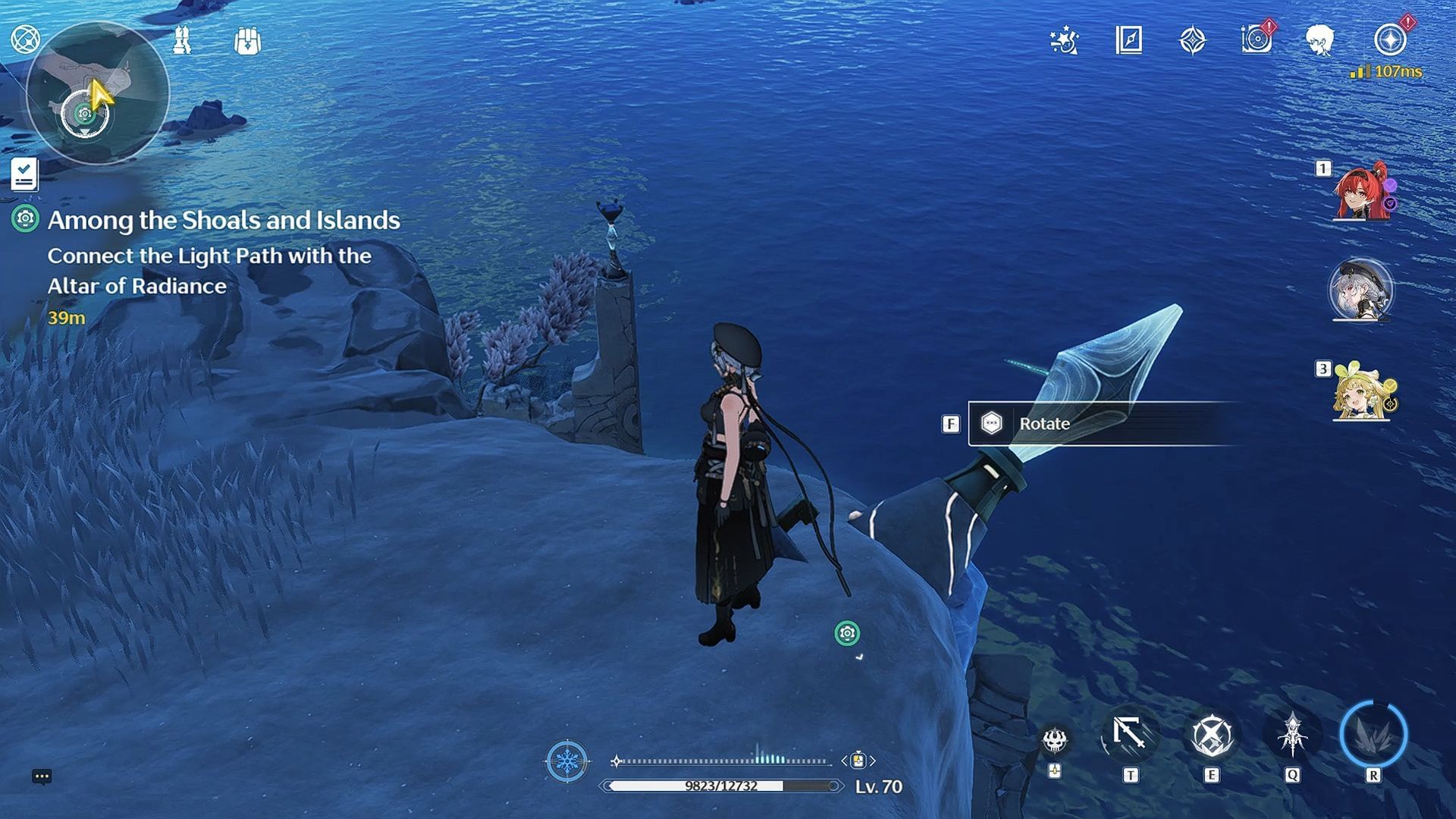The width and height of the screenshot is (1456, 819).
Task: Open the top-left globe menu icon
Action: [x=24, y=39]
